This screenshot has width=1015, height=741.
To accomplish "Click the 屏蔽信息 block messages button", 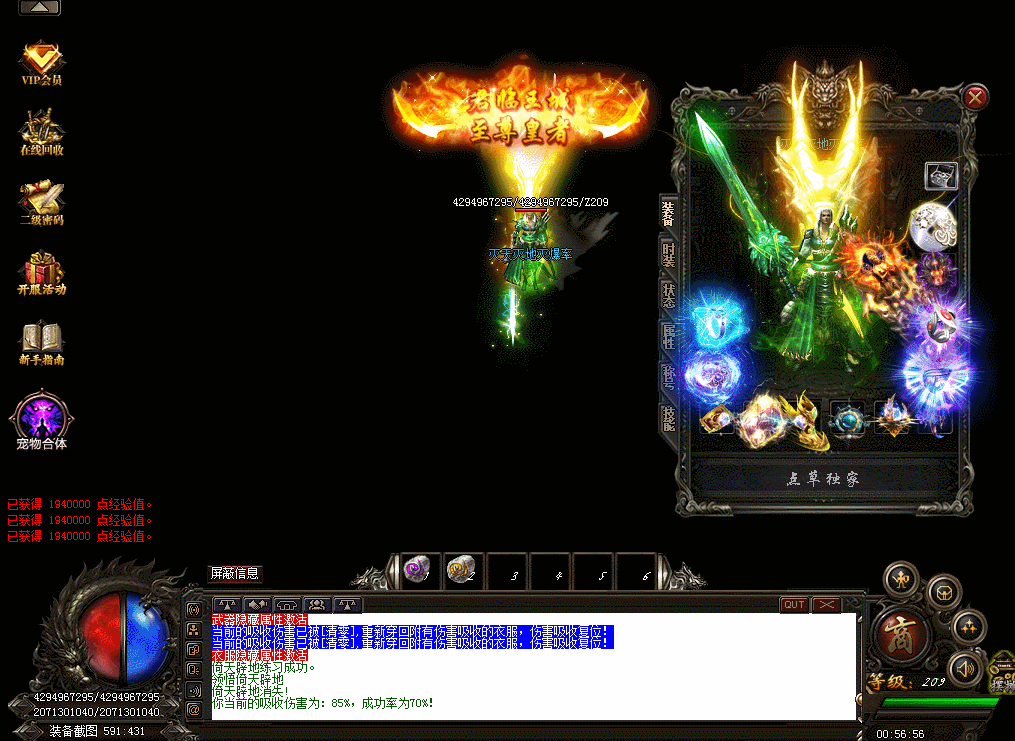I will [234, 573].
